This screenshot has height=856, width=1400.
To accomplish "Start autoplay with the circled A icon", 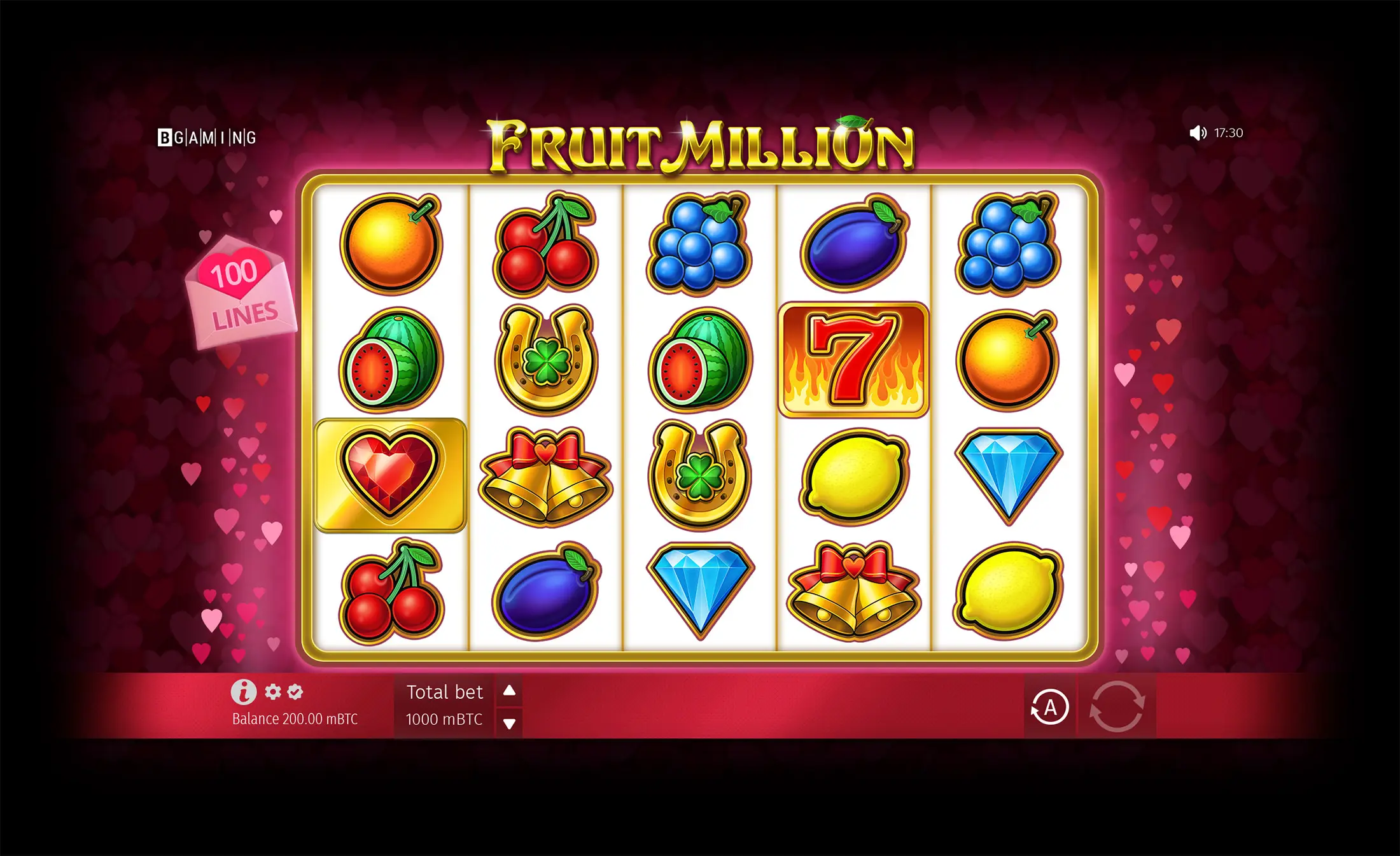I will [x=1050, y=708].
